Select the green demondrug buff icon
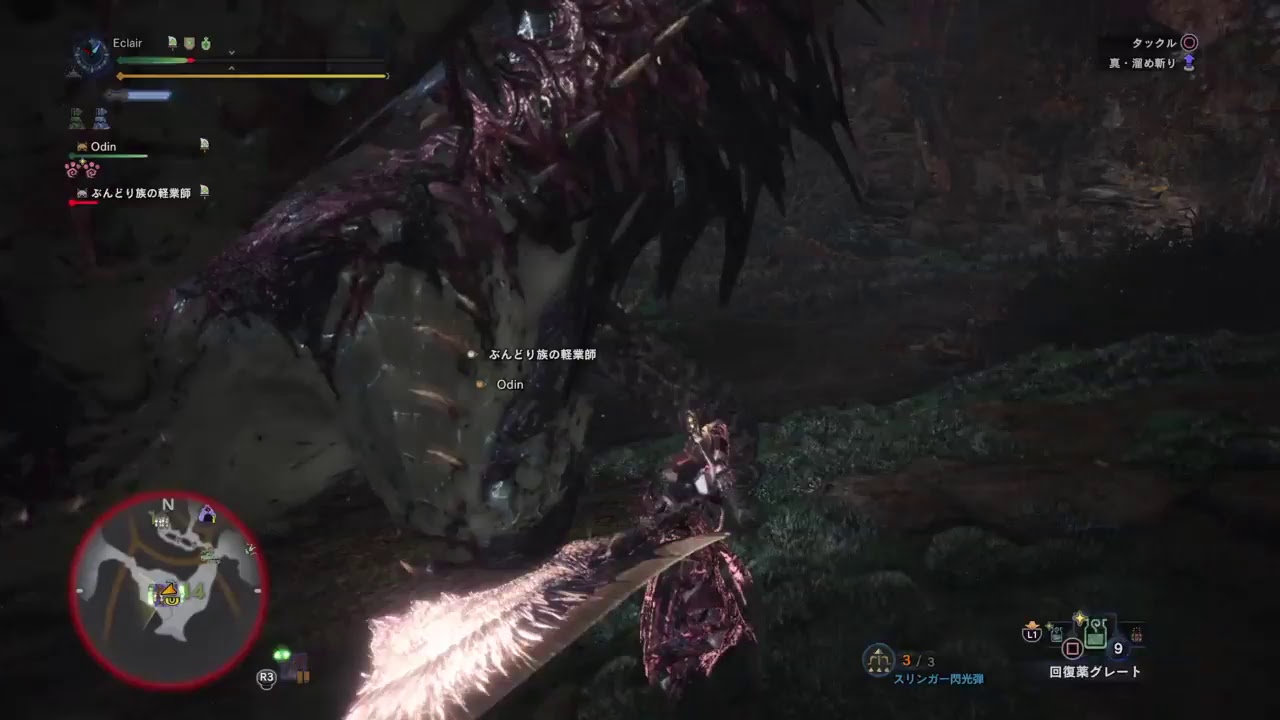The height and width of the screenshot is (720, 1280). click(206, 43)
